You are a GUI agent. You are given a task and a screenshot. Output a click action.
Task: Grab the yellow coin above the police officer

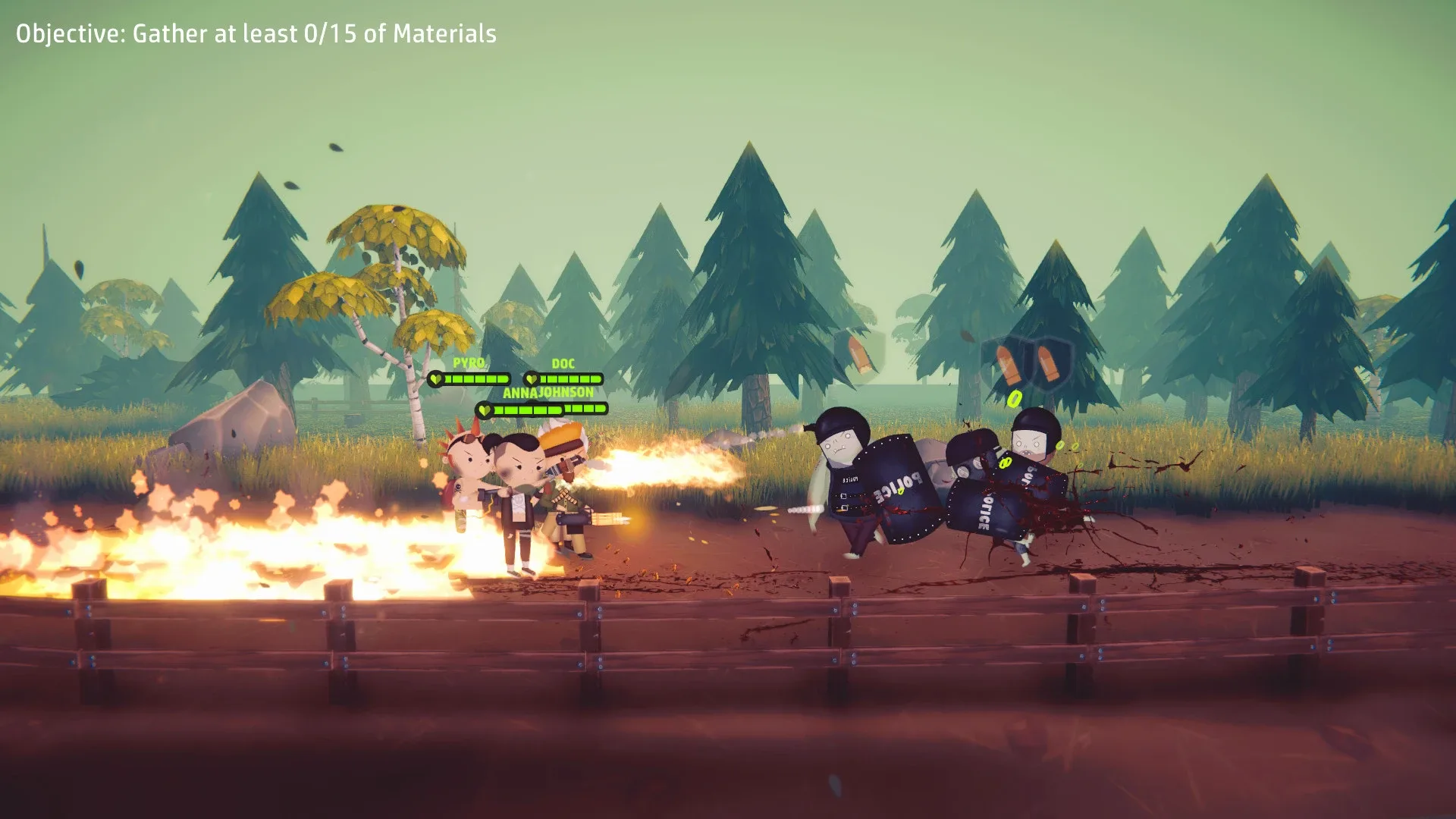pos(1013,400)
